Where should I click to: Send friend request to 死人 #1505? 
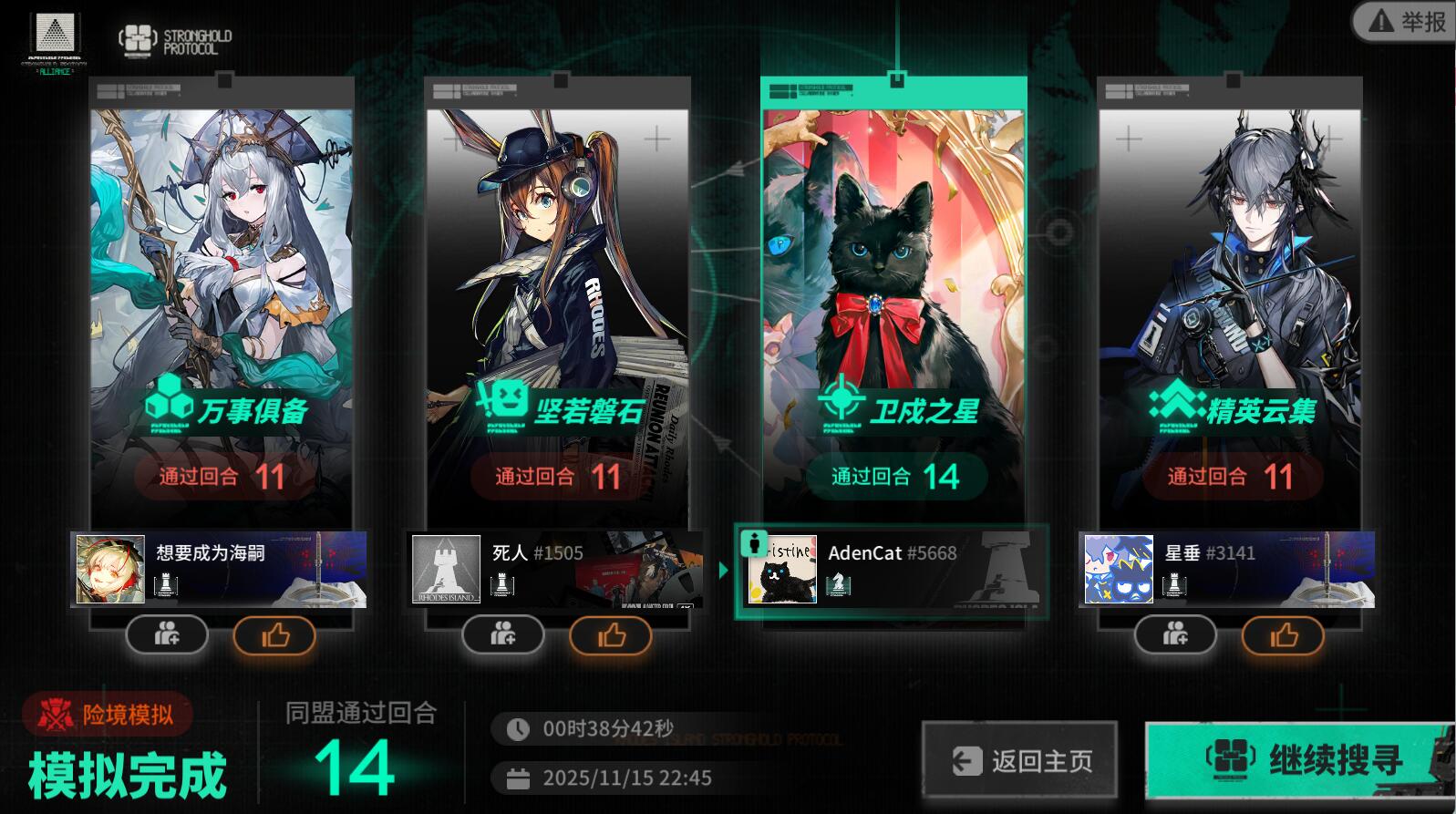tap(503, 634)
